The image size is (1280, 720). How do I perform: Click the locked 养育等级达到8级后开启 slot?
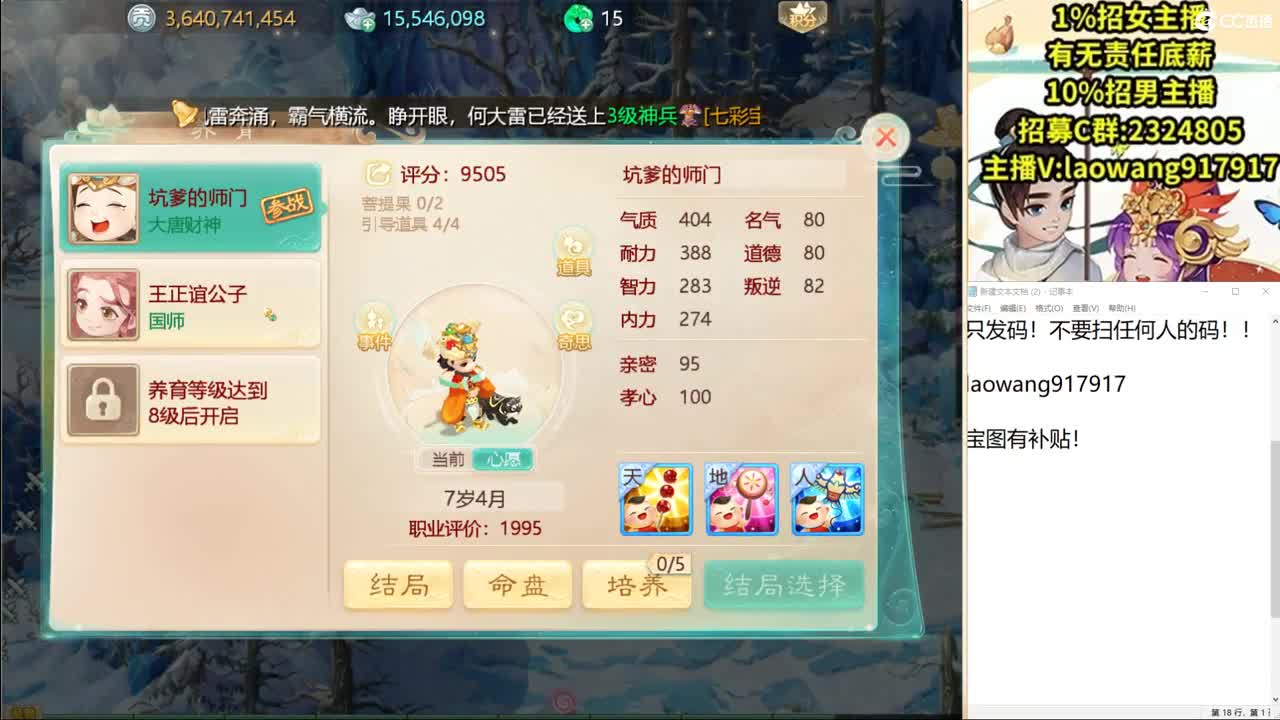pyautogui.click(x=190, y=399)
